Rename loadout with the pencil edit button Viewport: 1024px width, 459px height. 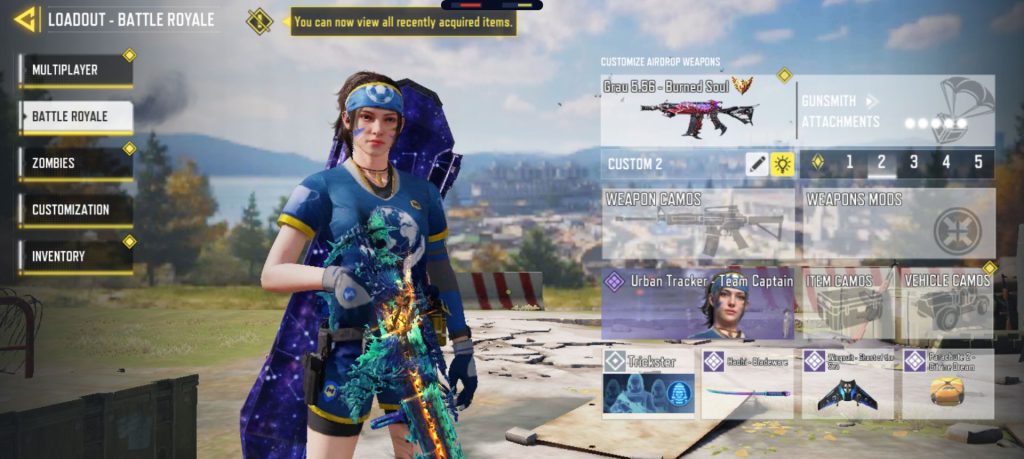coord(757,164)
